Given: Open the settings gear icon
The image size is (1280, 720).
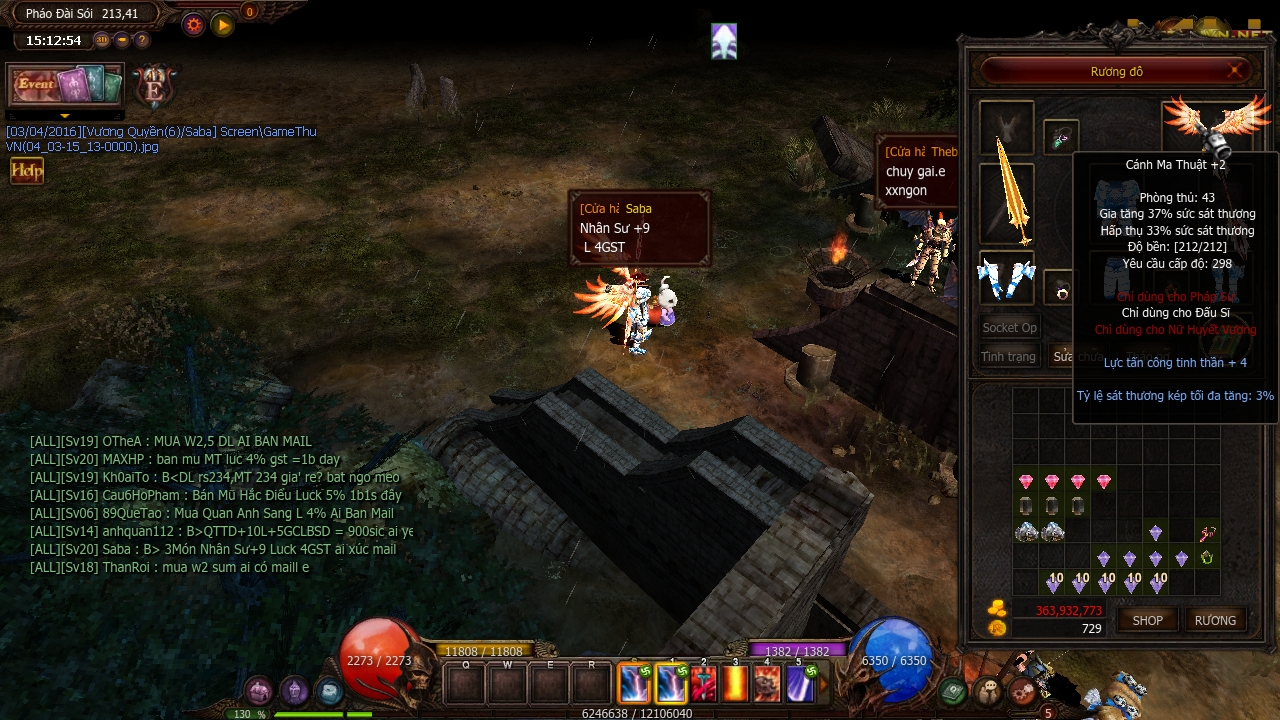Looking at the screenshot, I should (x=193, y=24).
